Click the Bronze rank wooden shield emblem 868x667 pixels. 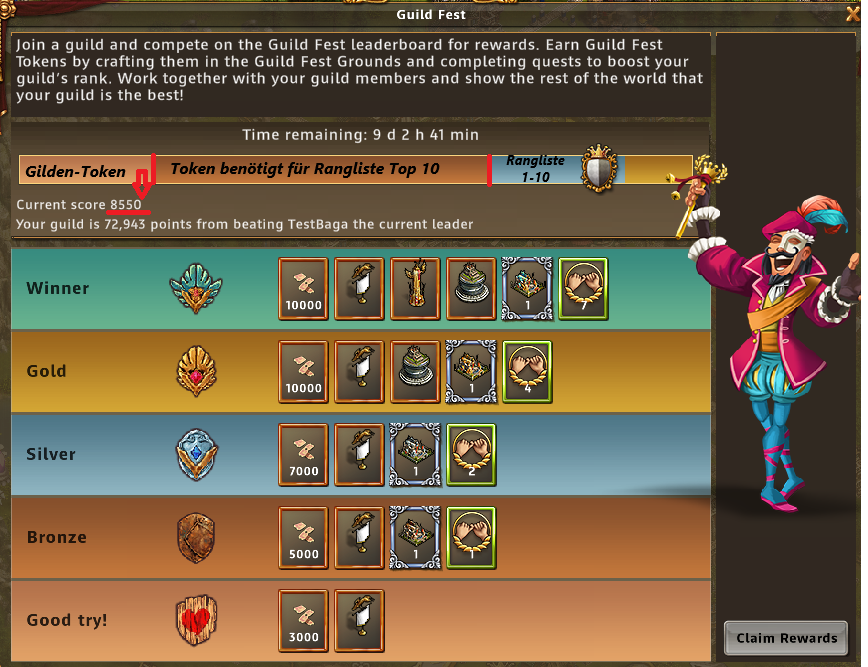(195, 537)
